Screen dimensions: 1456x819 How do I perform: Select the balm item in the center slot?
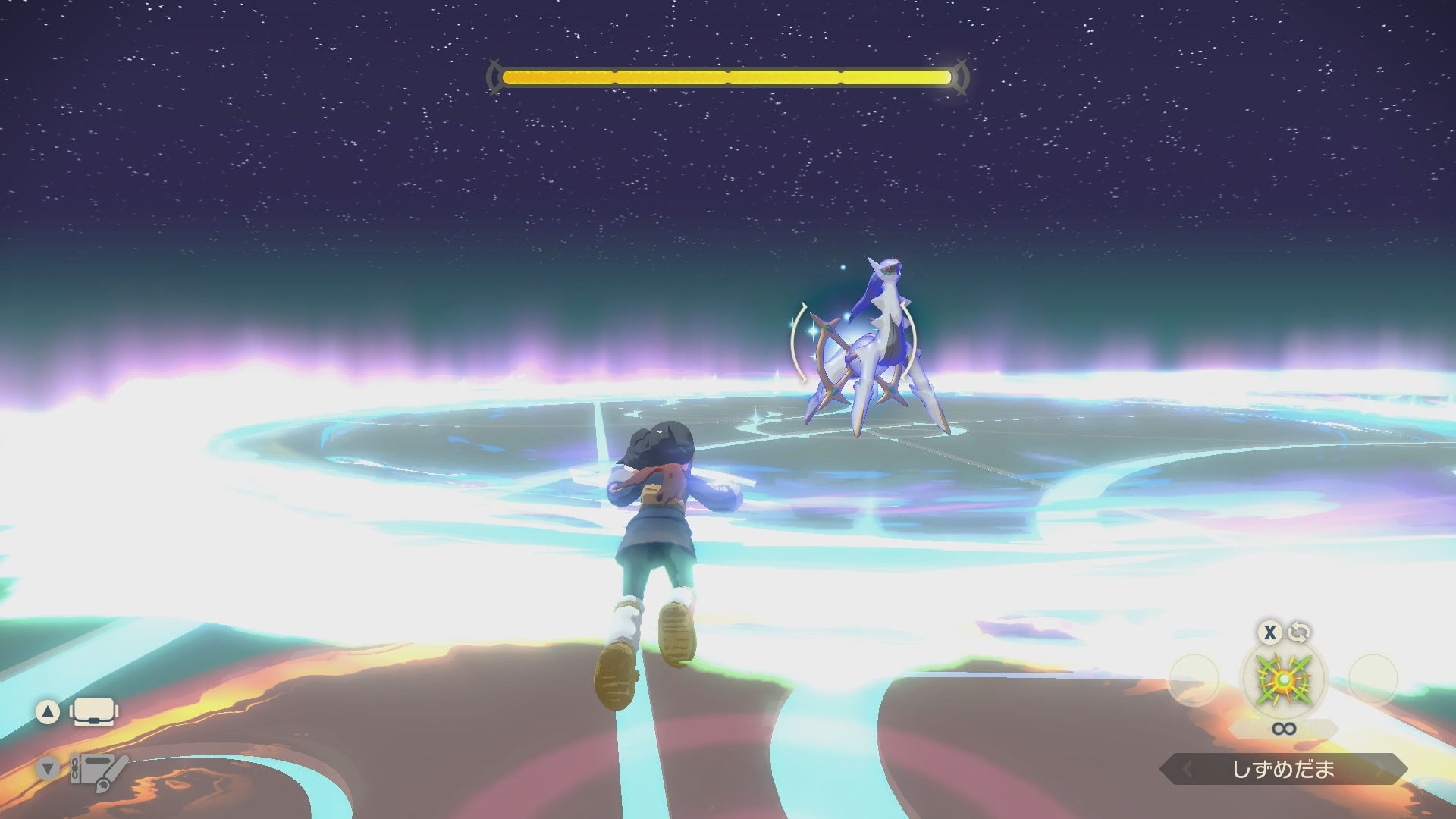point(1283,679)
